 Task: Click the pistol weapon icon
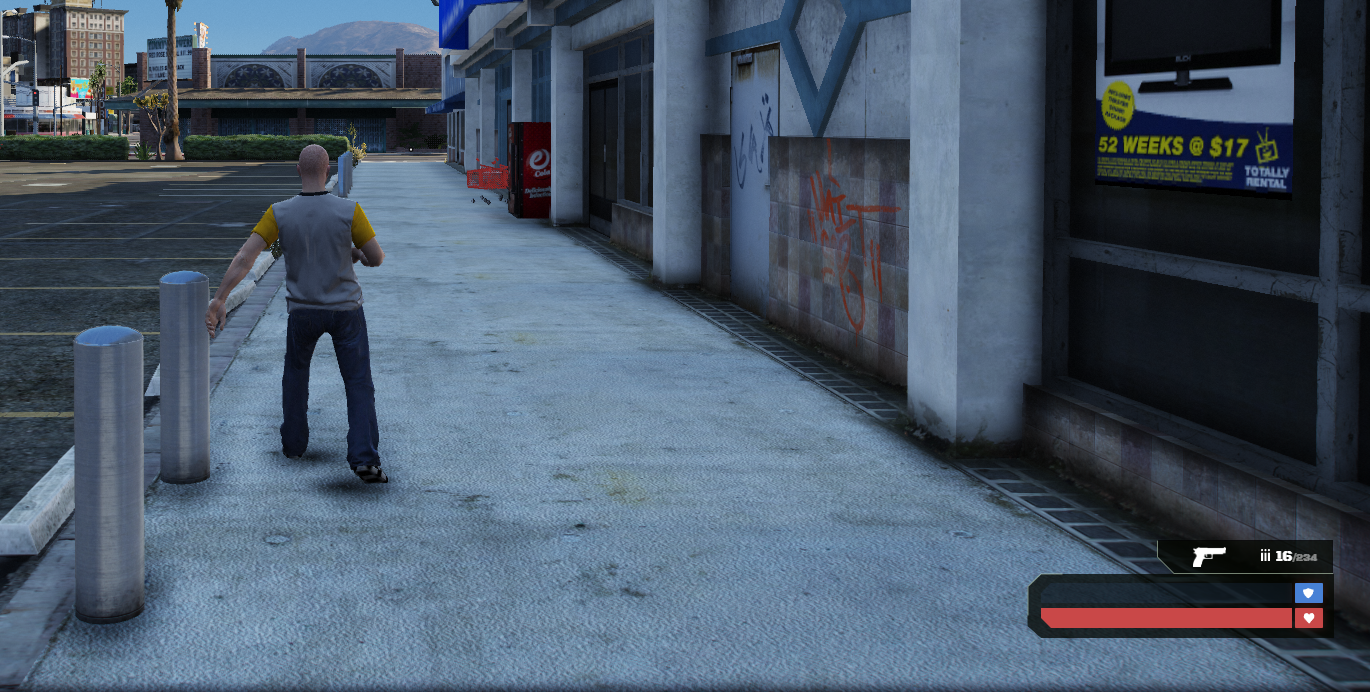point(1208,556)
